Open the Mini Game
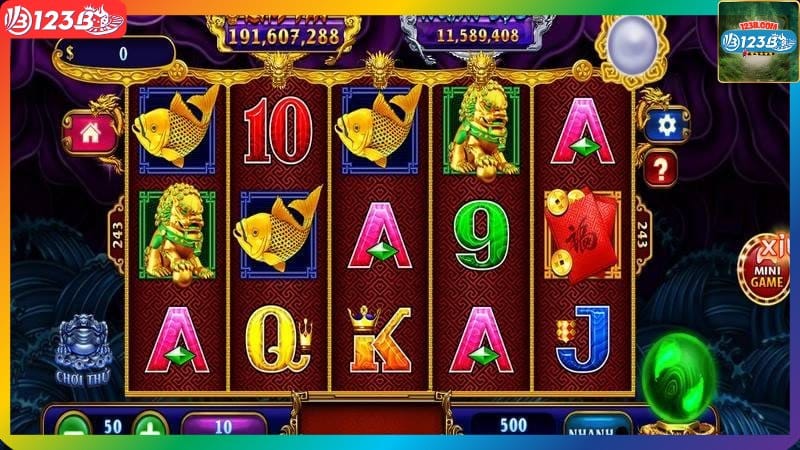The image size is (800, 450). point(768,268)
